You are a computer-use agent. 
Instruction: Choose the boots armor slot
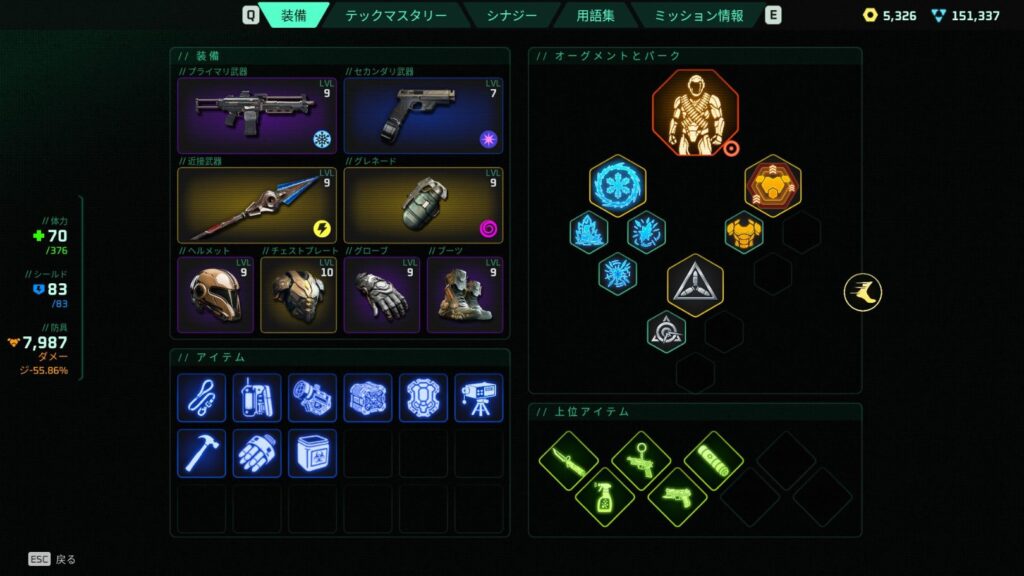465,295
